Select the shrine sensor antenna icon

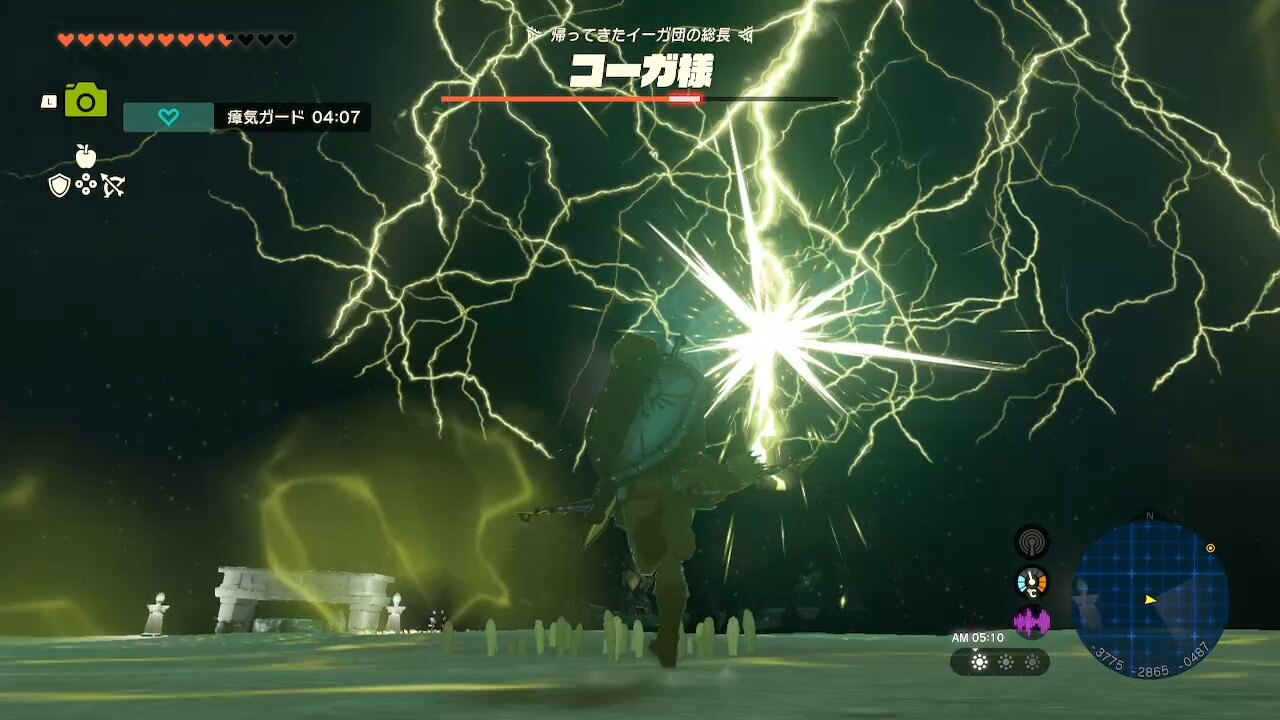pyautogui.click(x=1031, y=542)
